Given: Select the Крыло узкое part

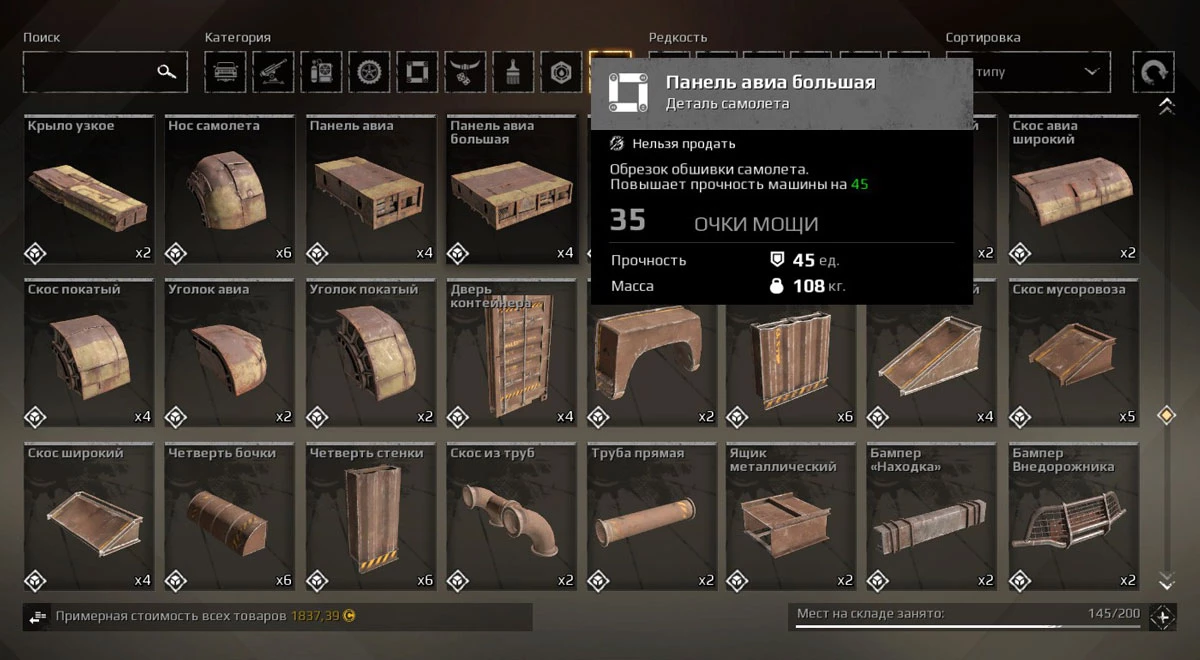Looking at the screenshot, I should [89, 190].
